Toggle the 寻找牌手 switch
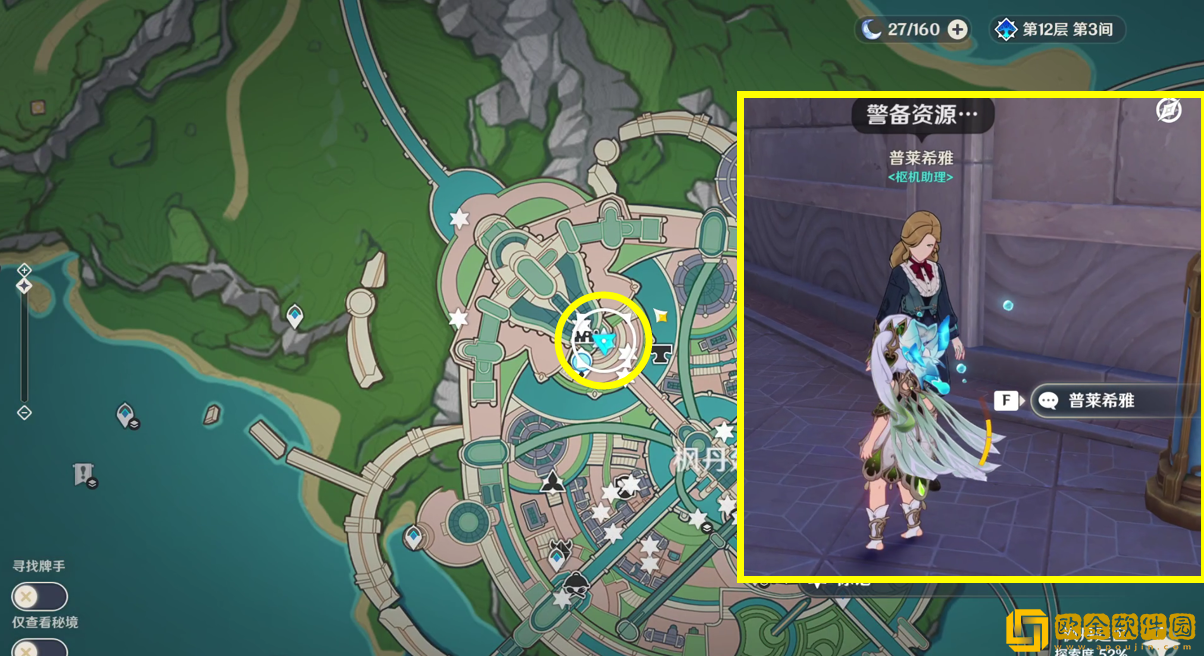The image size is (1204, 656). pyautogui.click(x=39, y=597)
